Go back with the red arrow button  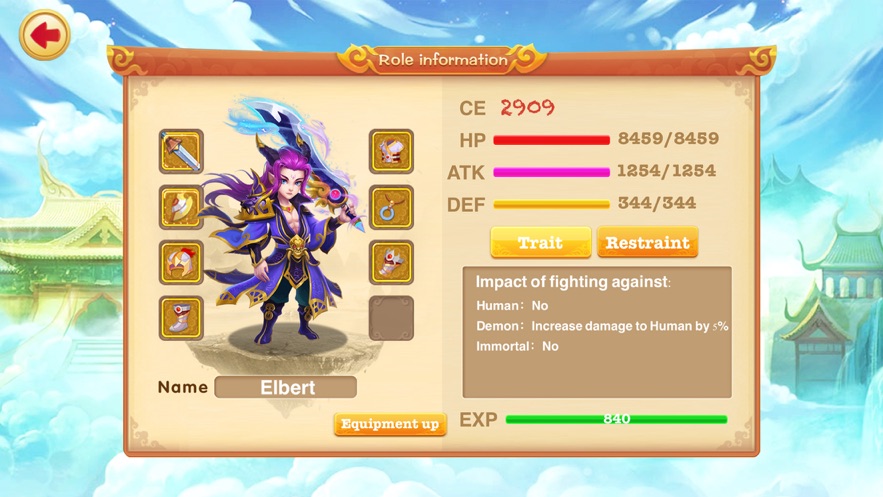click(x=44, y=36)
